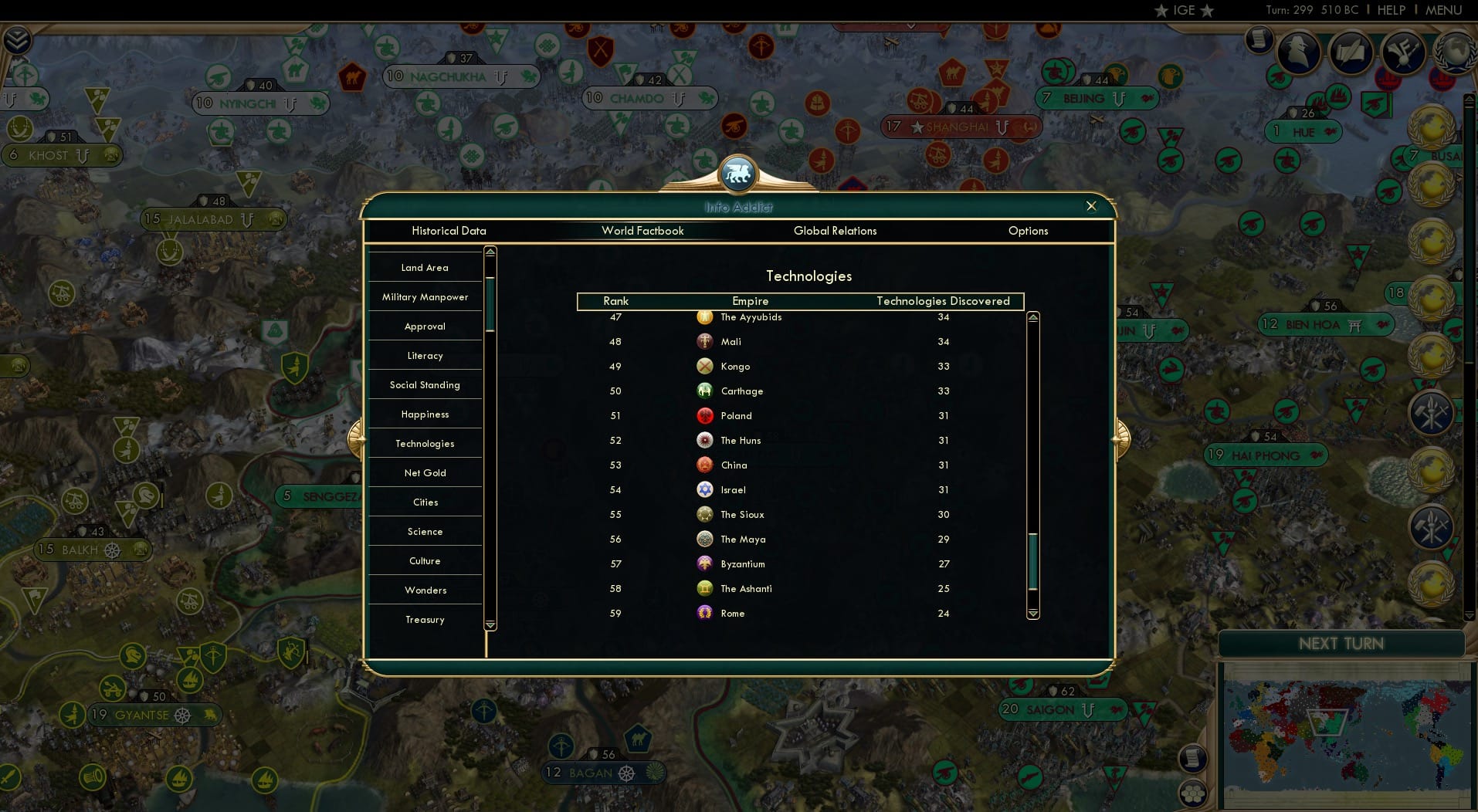Click the sidebar scrollbar down arrow
Image resolution: width=1478 pixels, height=812 pixels.
[490, 624]
